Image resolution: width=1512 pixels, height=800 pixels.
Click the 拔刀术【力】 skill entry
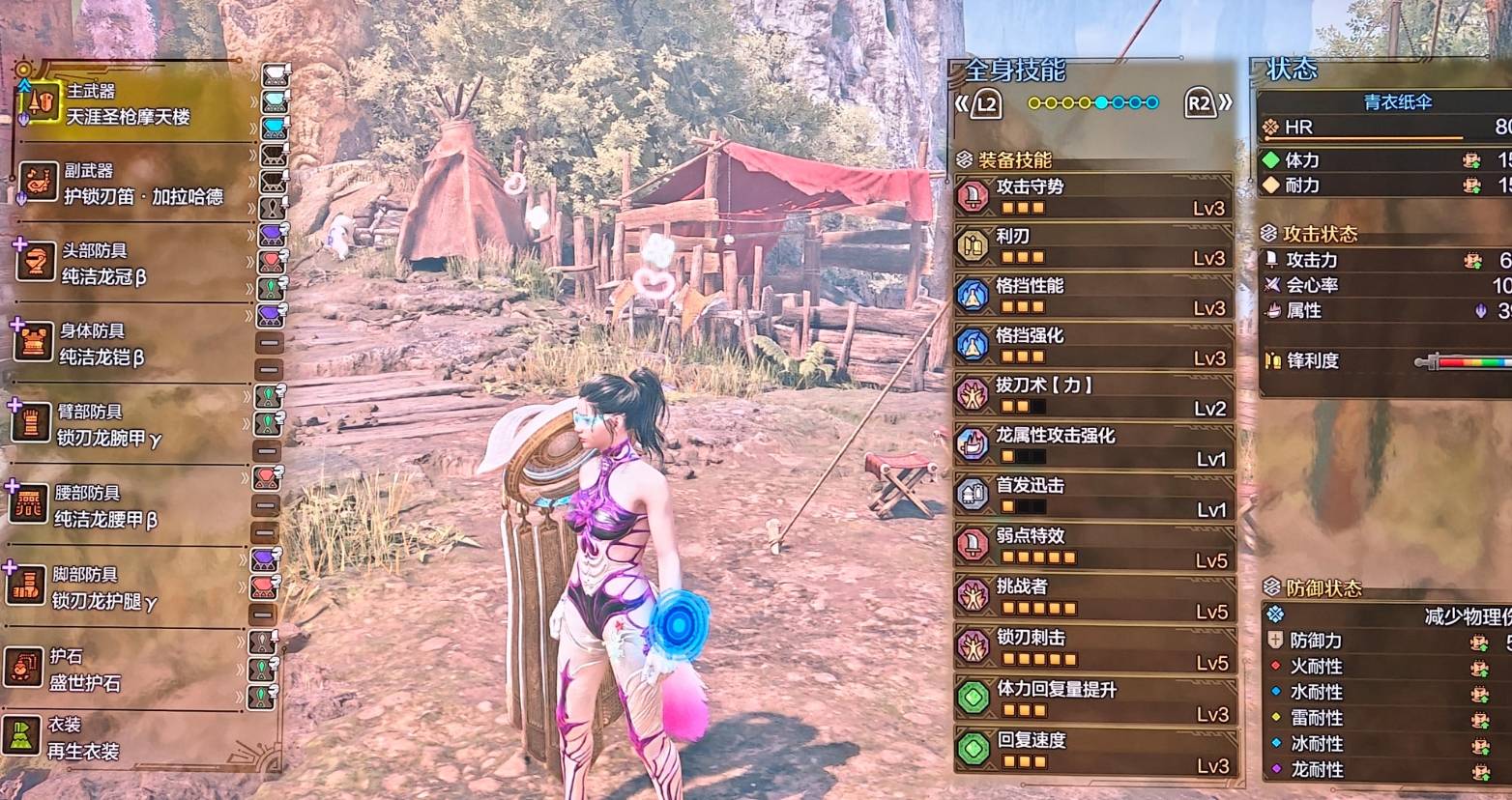(x=1093, y=396)
